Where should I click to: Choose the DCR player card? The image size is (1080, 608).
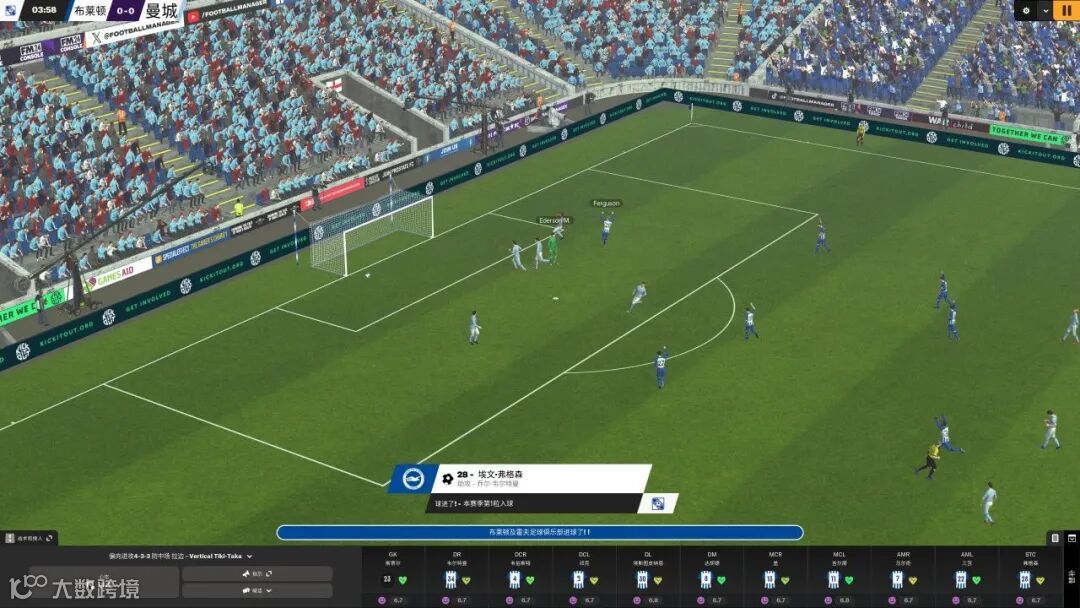coord(519,577)
